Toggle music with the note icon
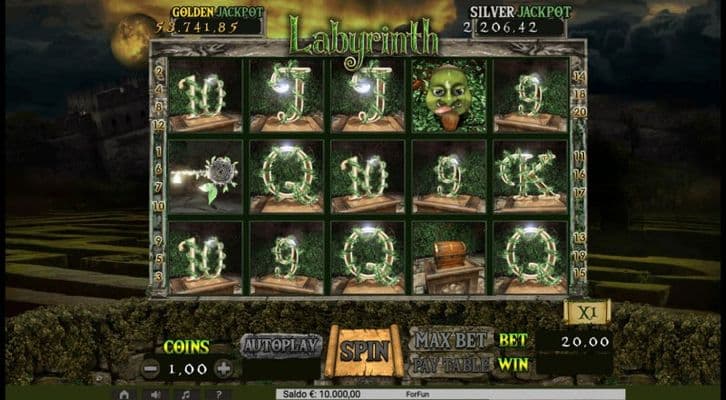Viewport: 726px width, 400px height. coord(186,394)
